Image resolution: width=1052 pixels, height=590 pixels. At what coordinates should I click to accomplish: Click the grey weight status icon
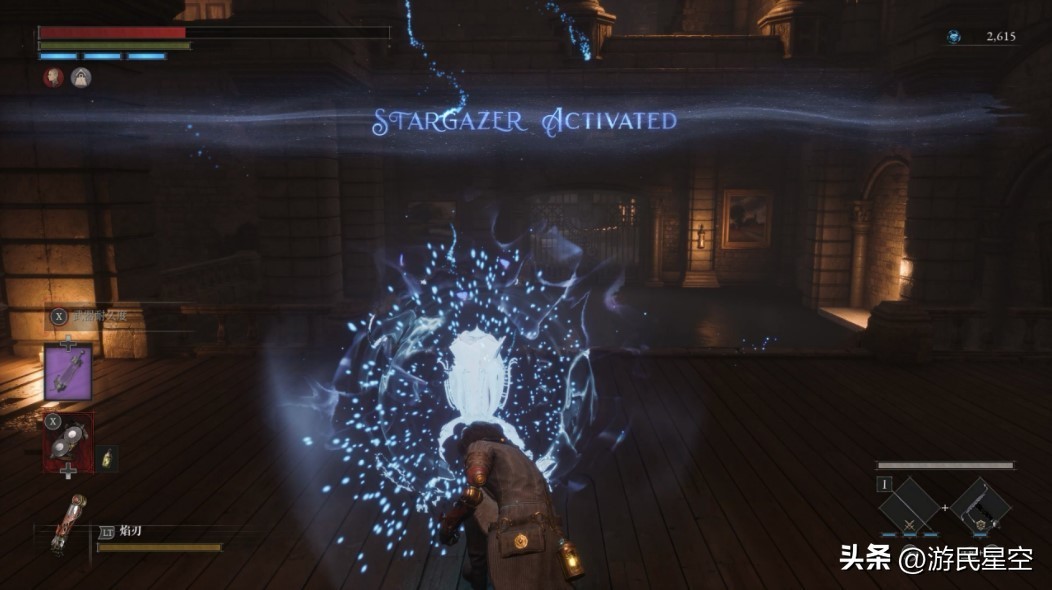[x=81, y=77]
